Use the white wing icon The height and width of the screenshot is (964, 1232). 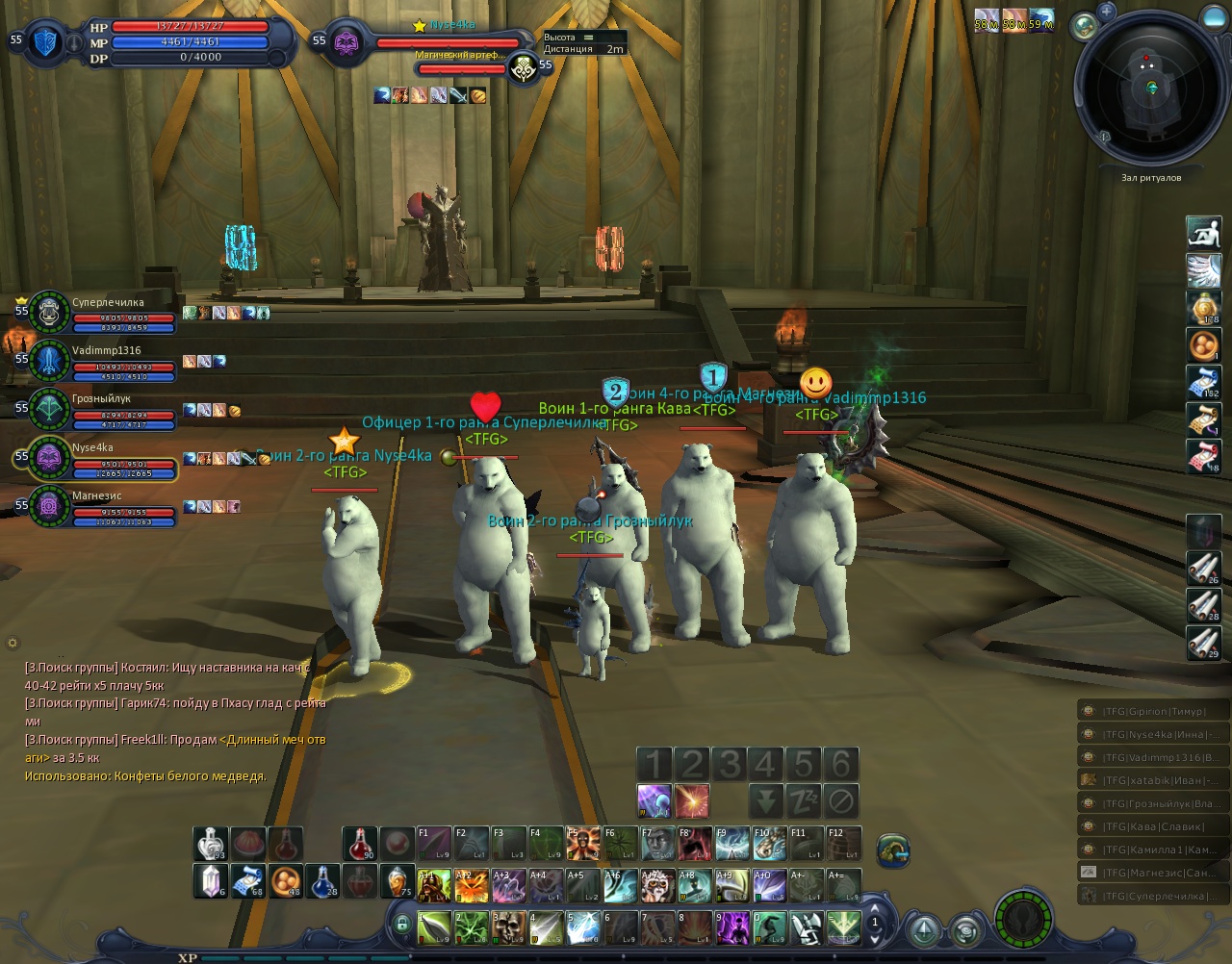1203,270
